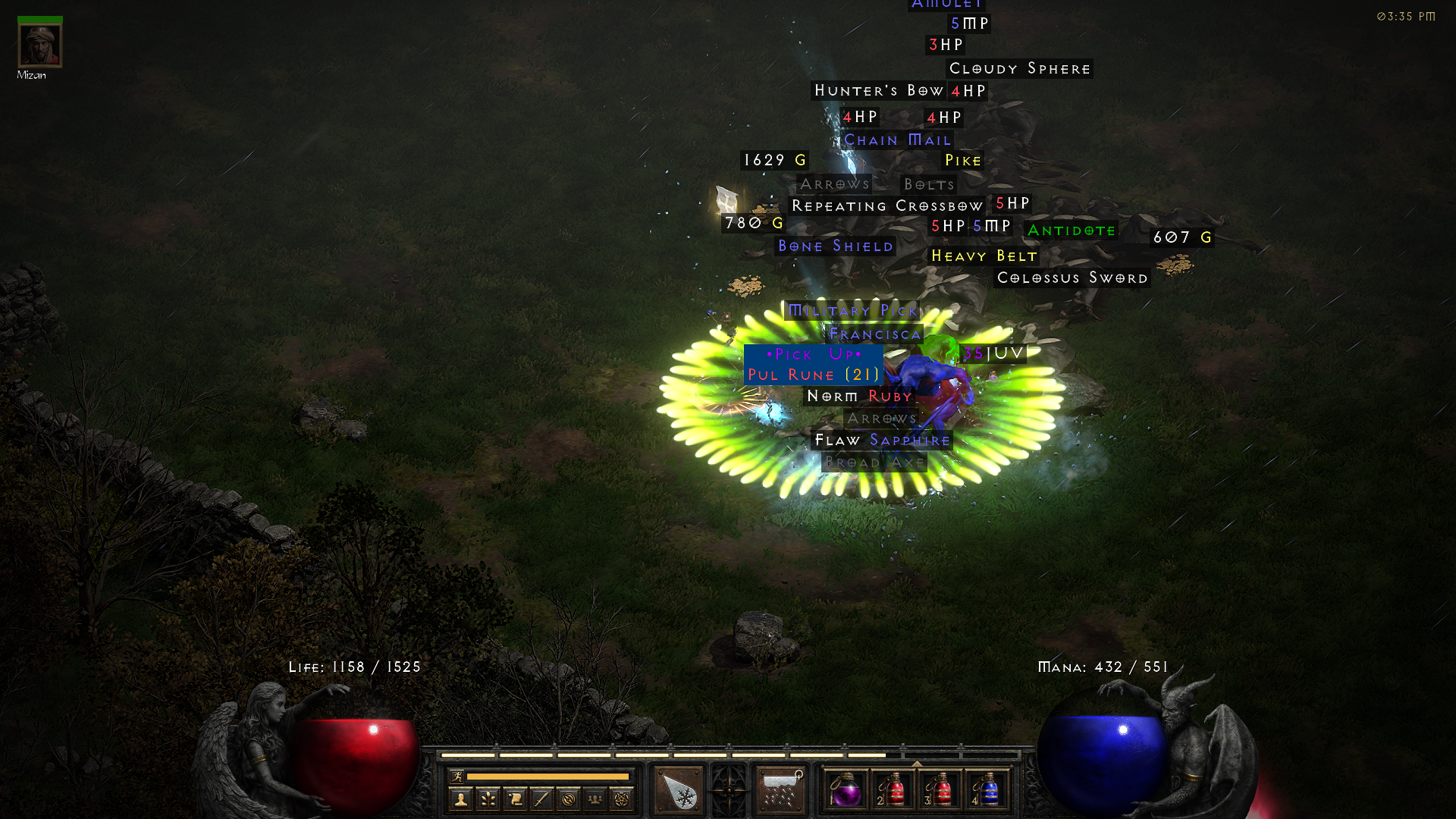Click the sword icon in the menu bar
1456x819 pixels.
click(x=543, y=799)
